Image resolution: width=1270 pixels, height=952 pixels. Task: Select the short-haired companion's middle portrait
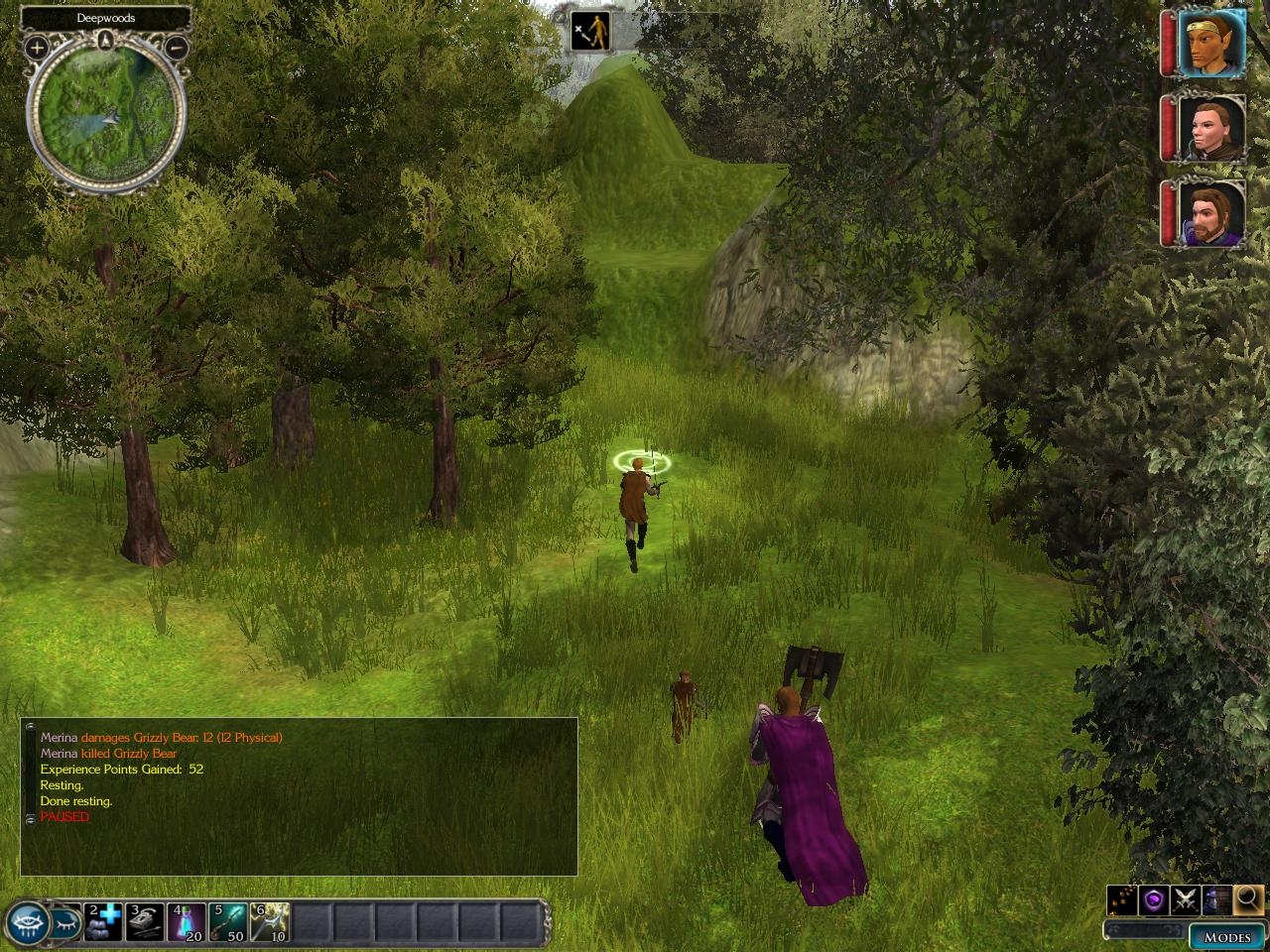[1211, 128]
